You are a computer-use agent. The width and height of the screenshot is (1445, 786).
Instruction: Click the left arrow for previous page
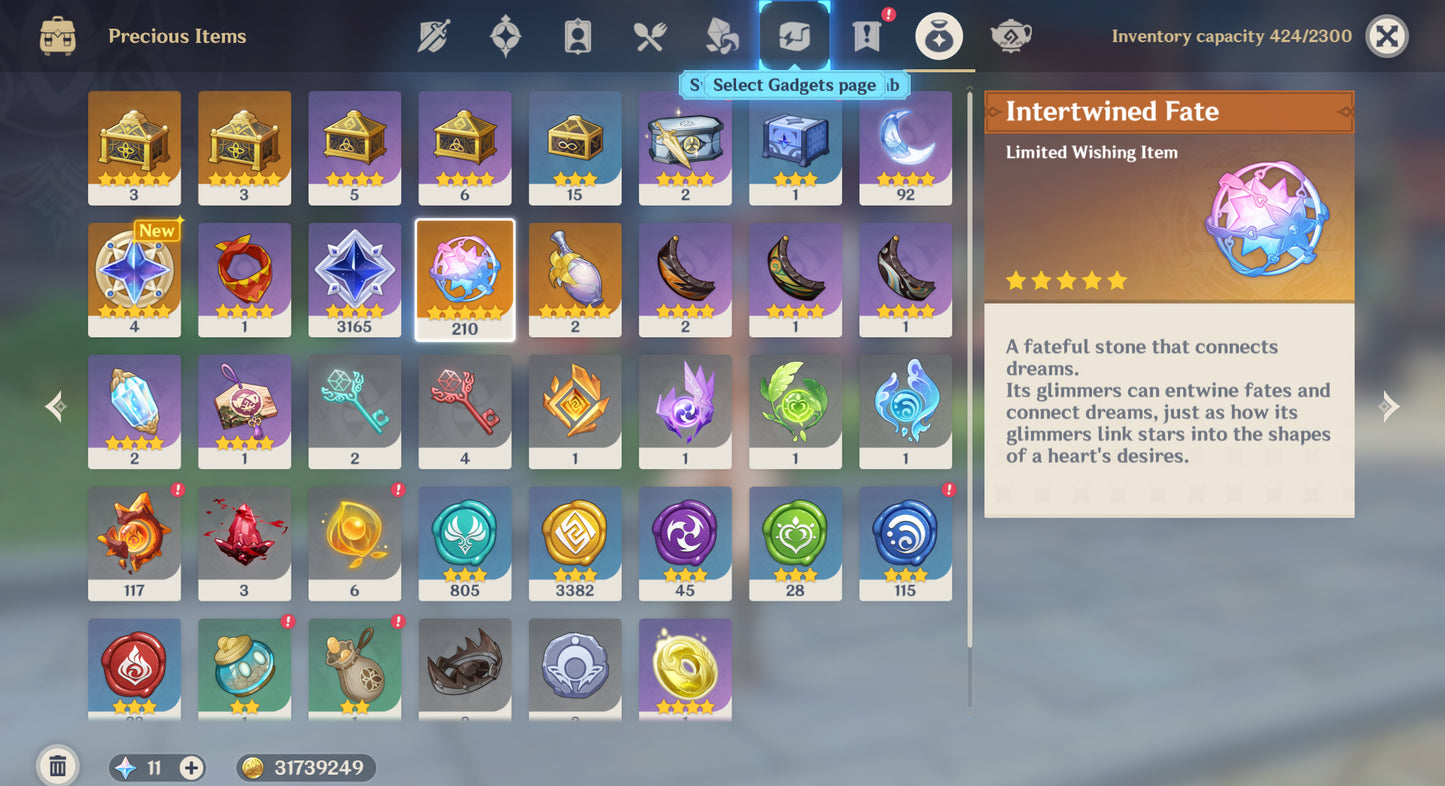click(x=55, y=406)
